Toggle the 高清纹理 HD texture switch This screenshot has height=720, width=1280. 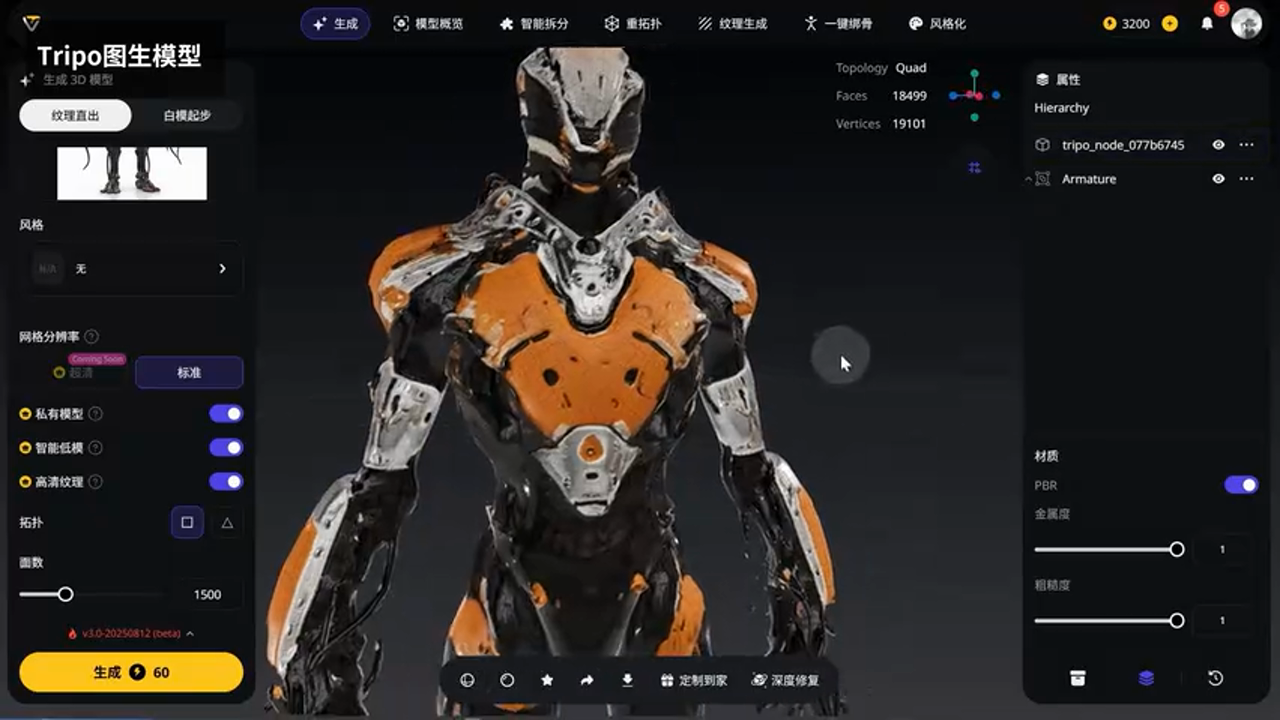tap(226, 482)
